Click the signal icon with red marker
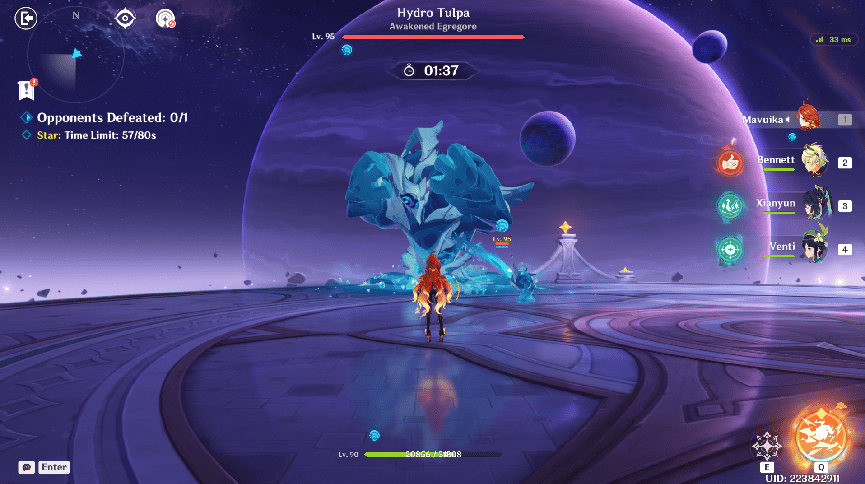This screenshot has height=484, width=865. pos(166,18)
